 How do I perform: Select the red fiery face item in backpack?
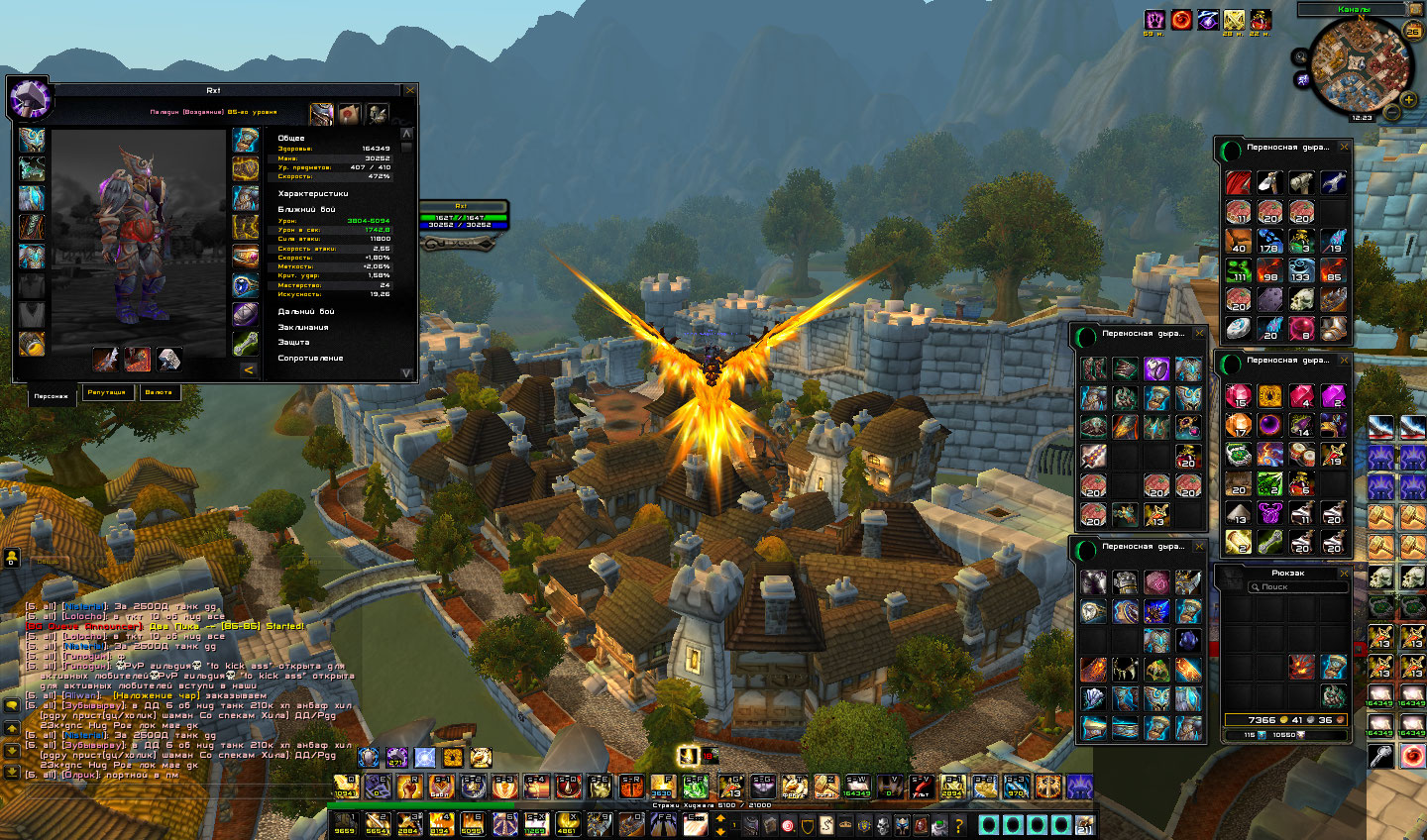1302,667
